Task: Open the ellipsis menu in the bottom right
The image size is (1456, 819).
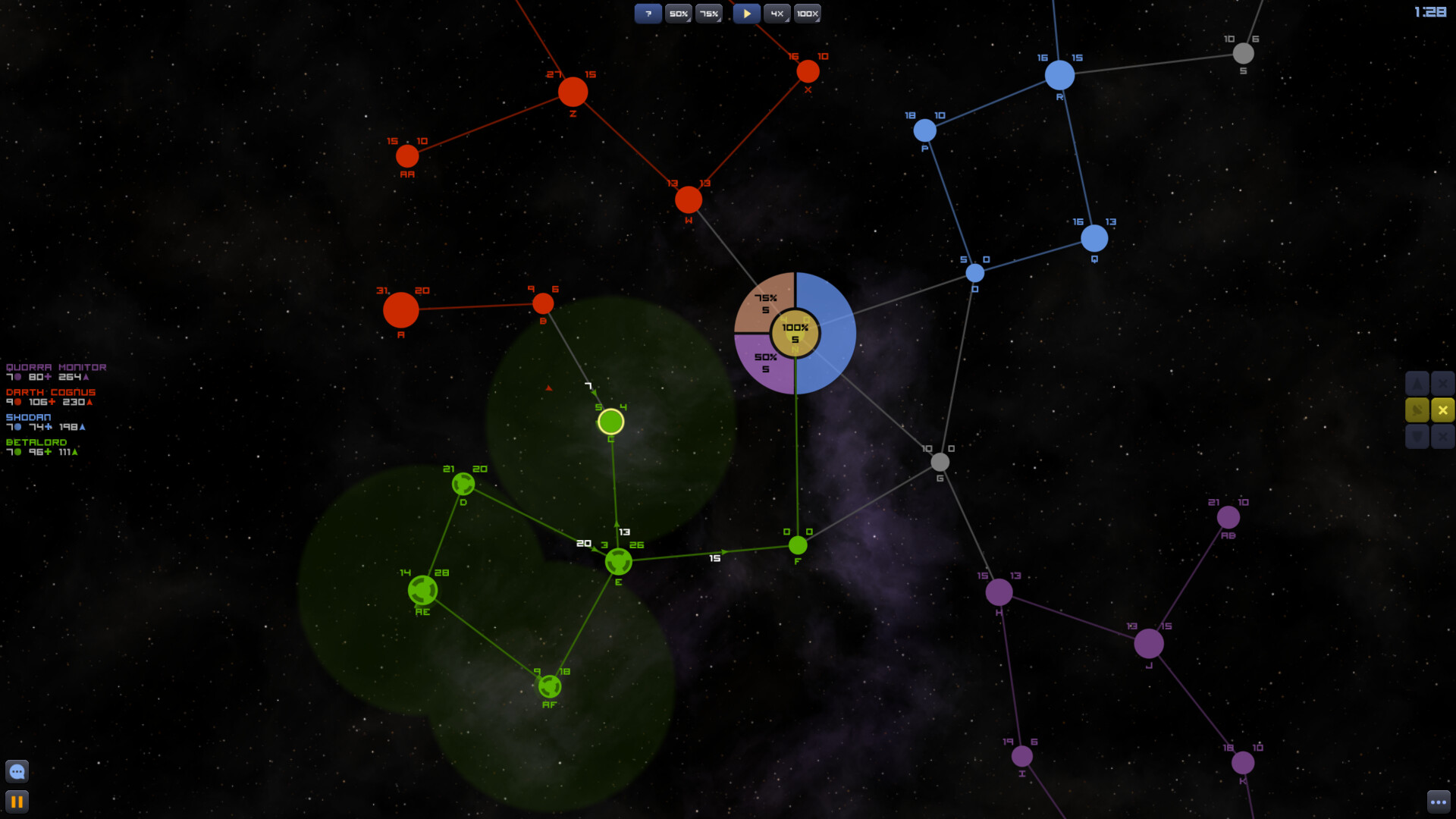Action: pos(1439,801)
